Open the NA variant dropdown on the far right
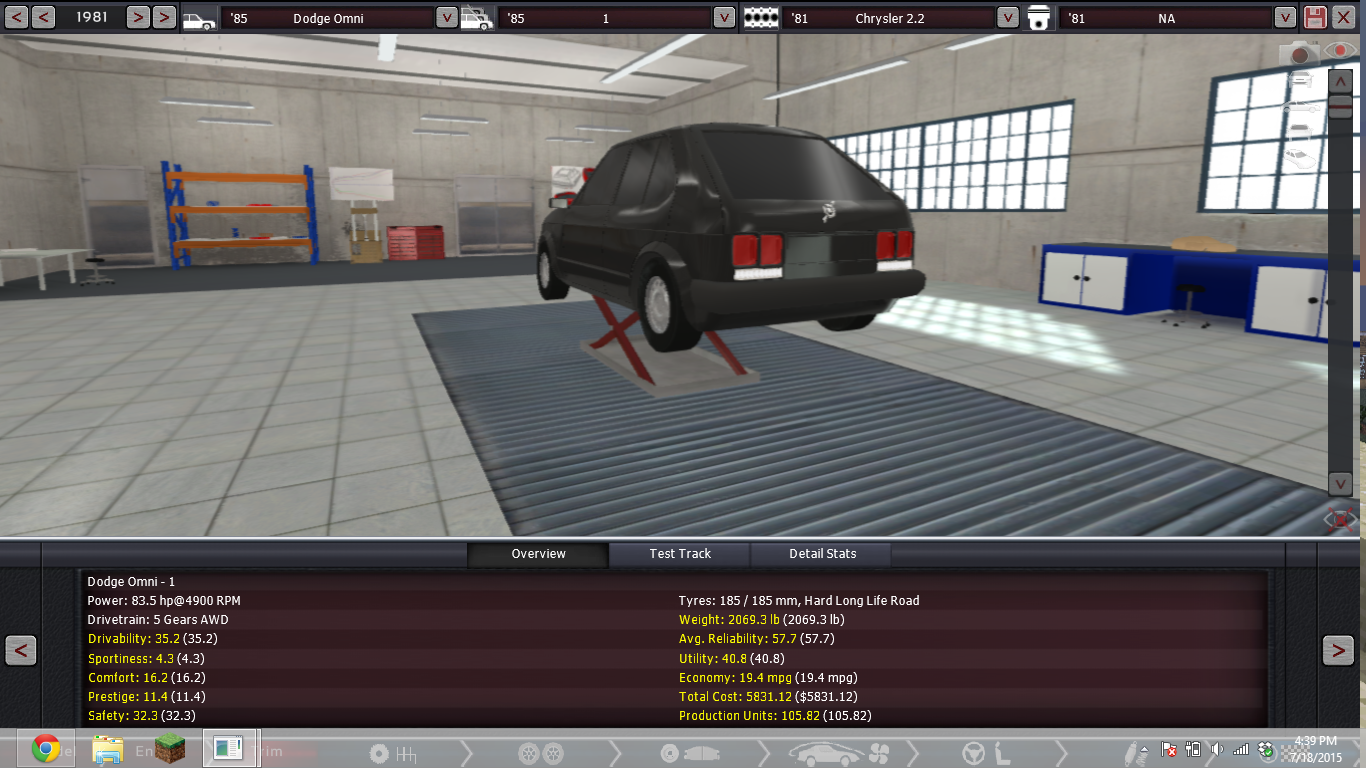Viewport: 1366px width, 768px height. tap(1285, 17)
